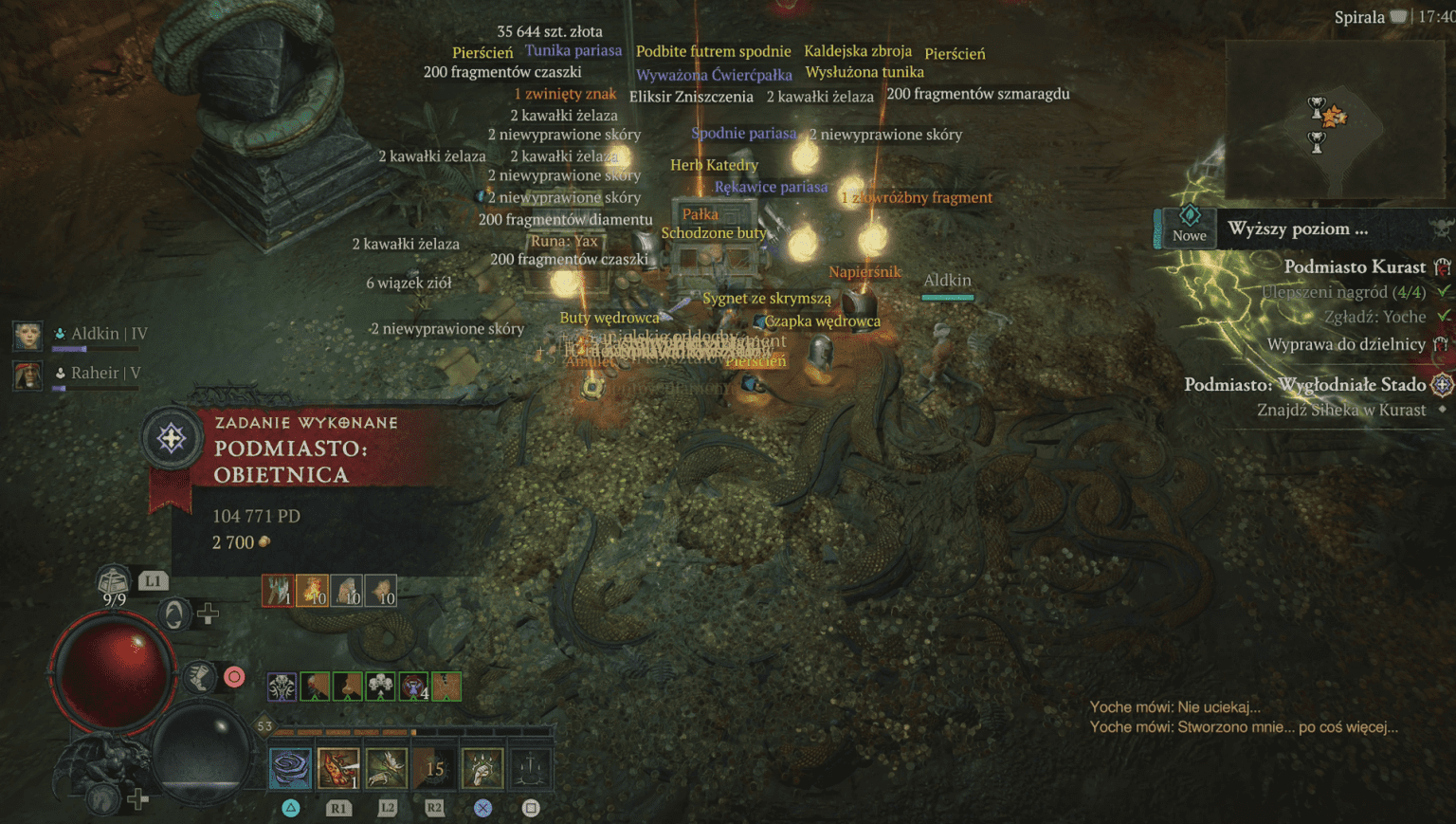Click Aldkin's party portrait
Viewport: 1456px width, 824px height.
[x=27, y=335]
